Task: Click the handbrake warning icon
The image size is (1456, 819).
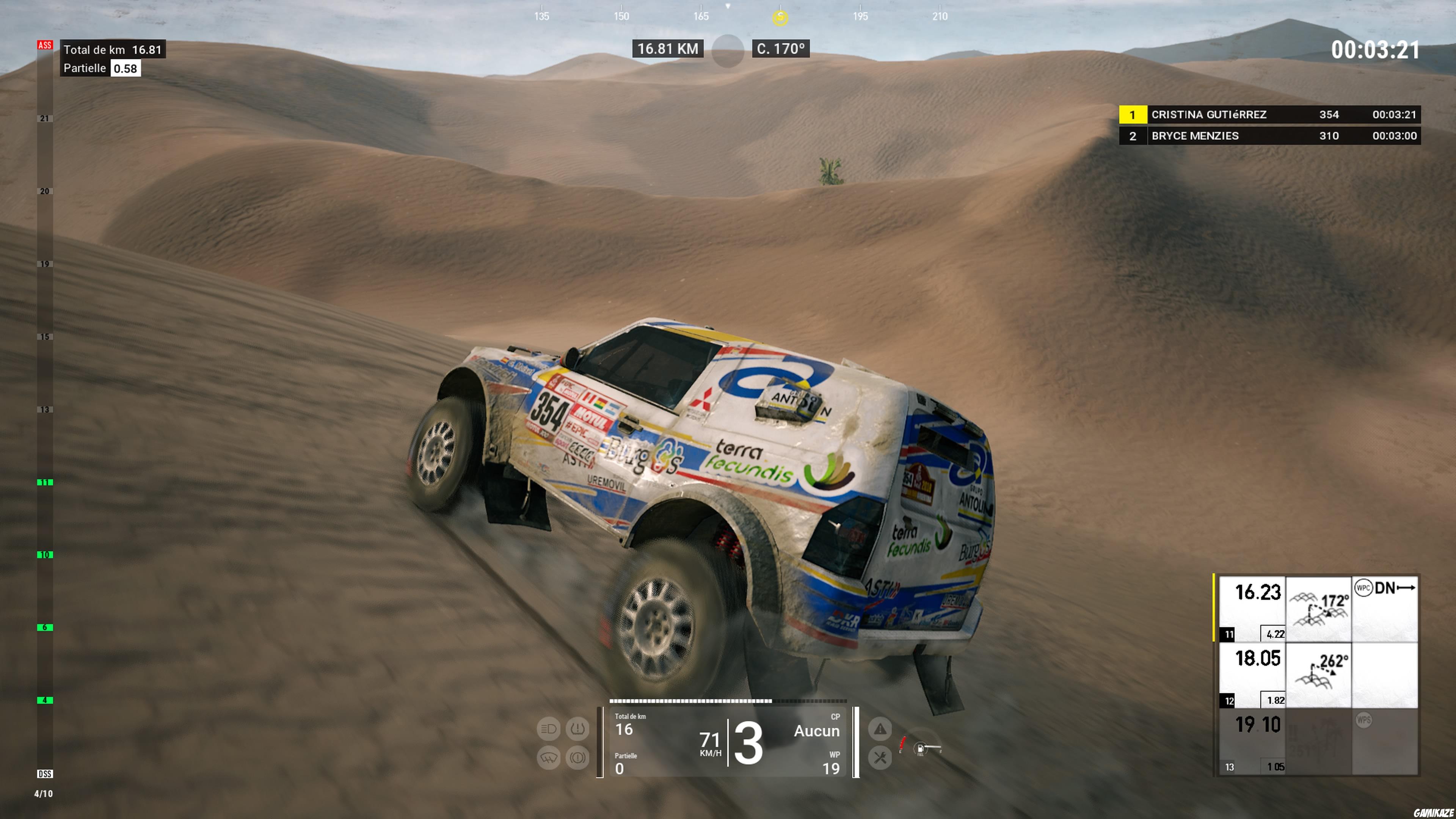Action: [x=577, y=758]
